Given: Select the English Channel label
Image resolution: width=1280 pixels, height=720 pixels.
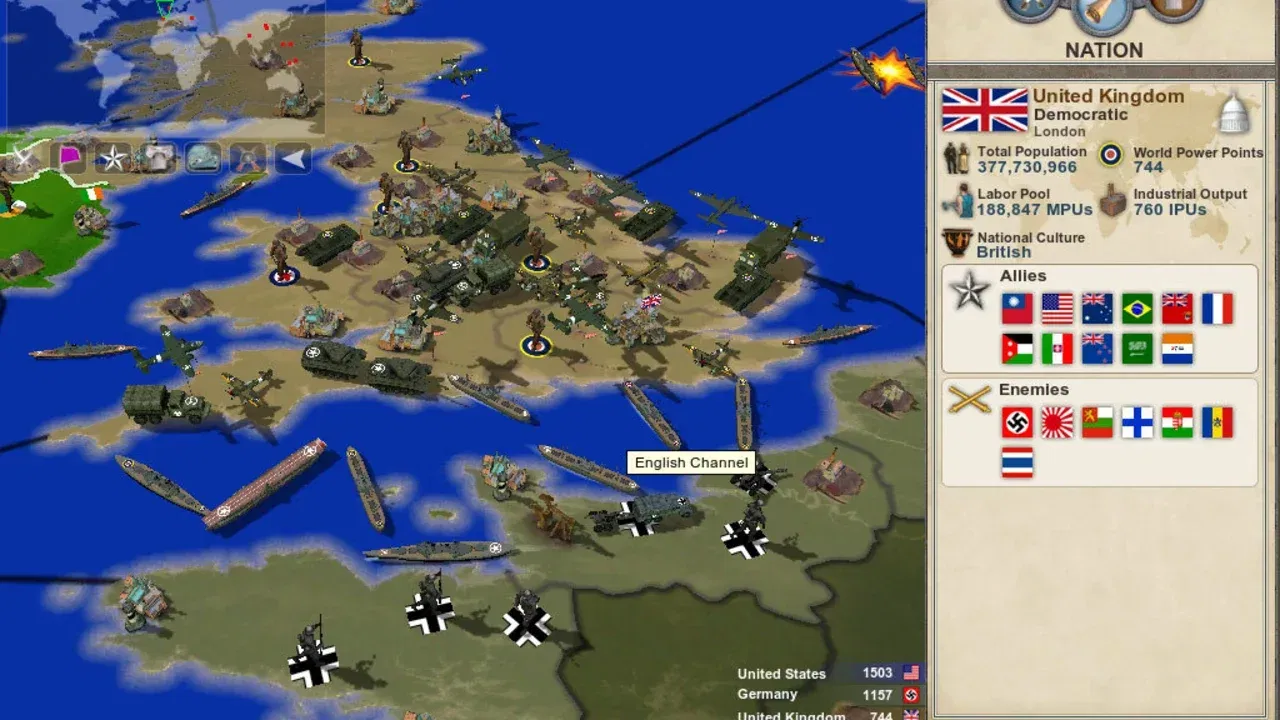Looking at the screenshot, I should click(691, 462).
